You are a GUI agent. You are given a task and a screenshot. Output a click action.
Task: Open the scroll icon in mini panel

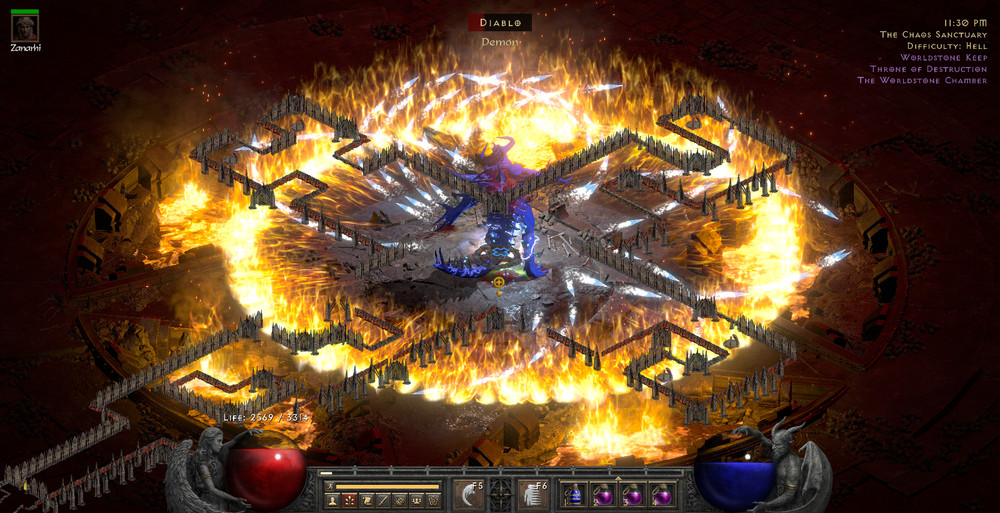click(x=366, y=500)
